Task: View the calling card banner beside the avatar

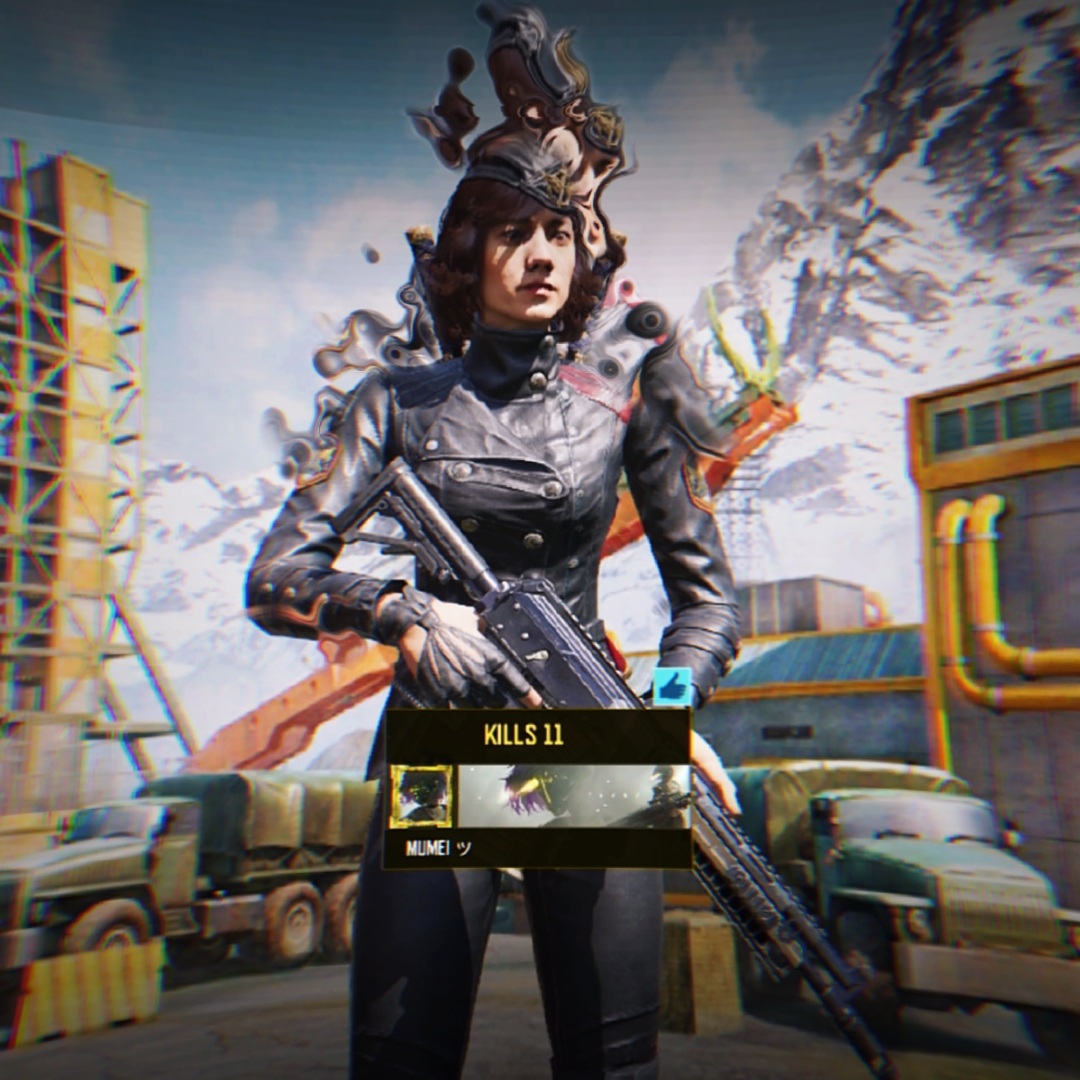Action: (574, 796)
